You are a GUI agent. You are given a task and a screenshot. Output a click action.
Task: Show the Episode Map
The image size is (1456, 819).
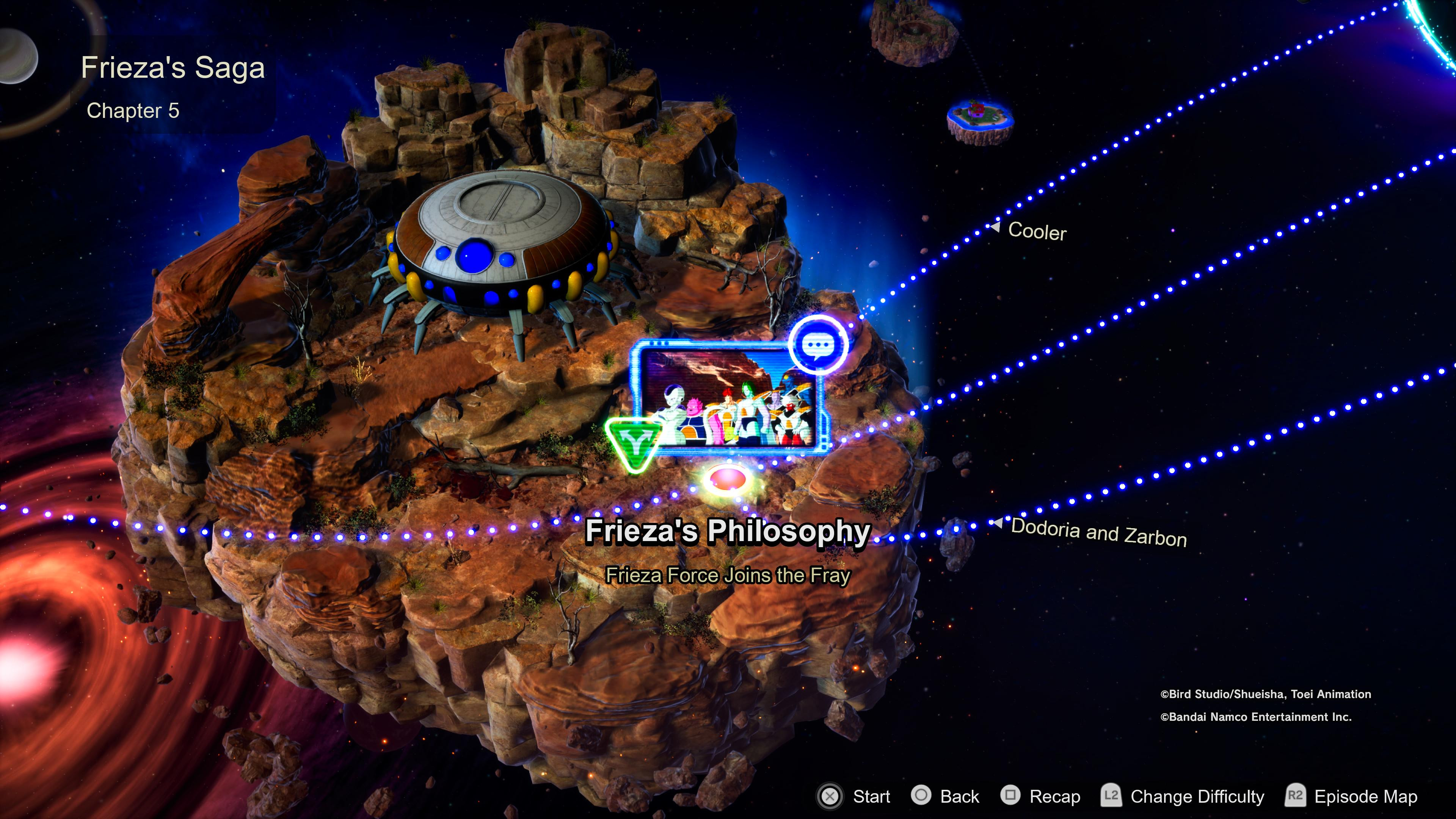[1351, 796]
